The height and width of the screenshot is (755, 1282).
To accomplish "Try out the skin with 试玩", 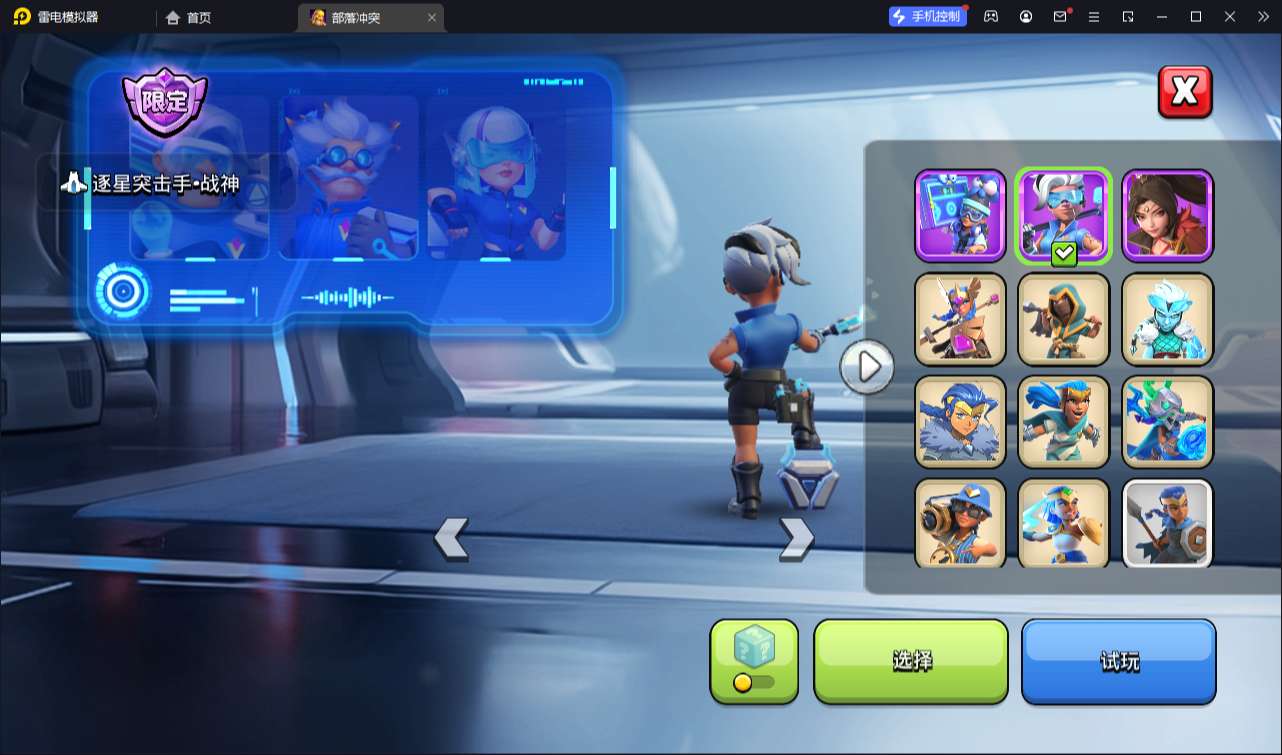I will click(x=1118, y=661).
